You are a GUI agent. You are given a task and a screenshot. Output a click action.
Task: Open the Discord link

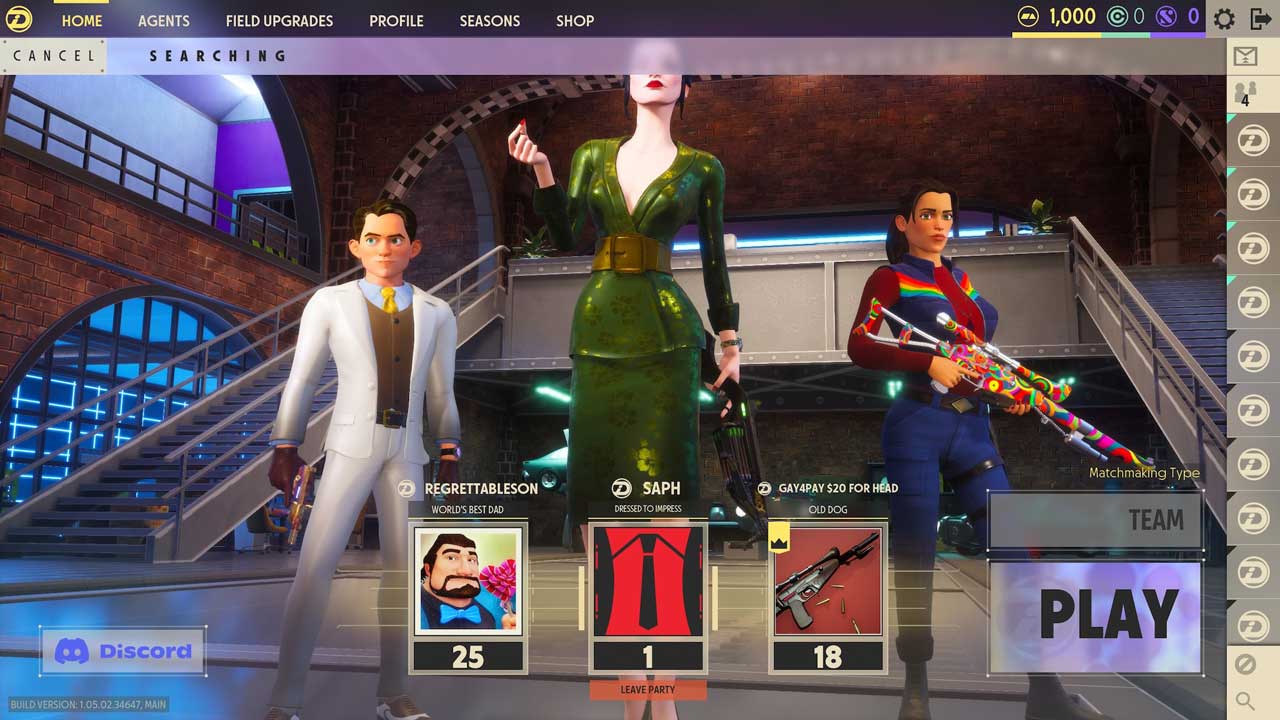pos(123,652)
